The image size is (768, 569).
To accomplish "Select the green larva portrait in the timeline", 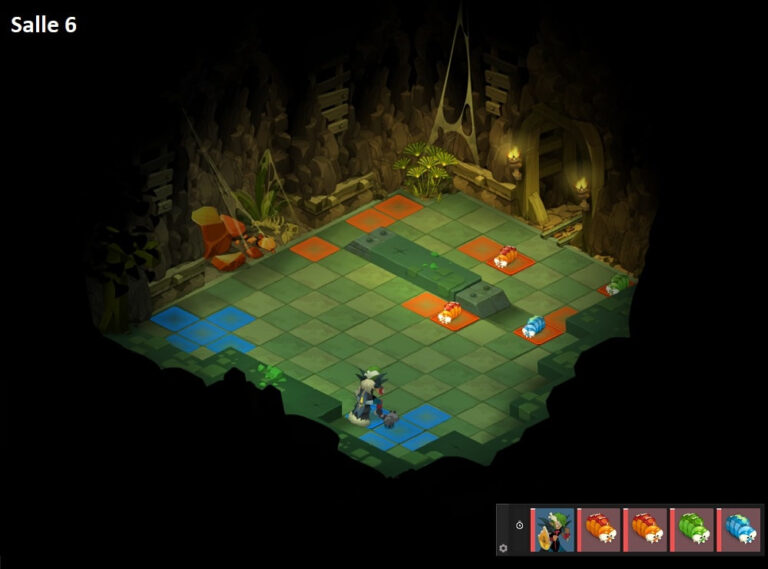I will (x=693, y=529).
